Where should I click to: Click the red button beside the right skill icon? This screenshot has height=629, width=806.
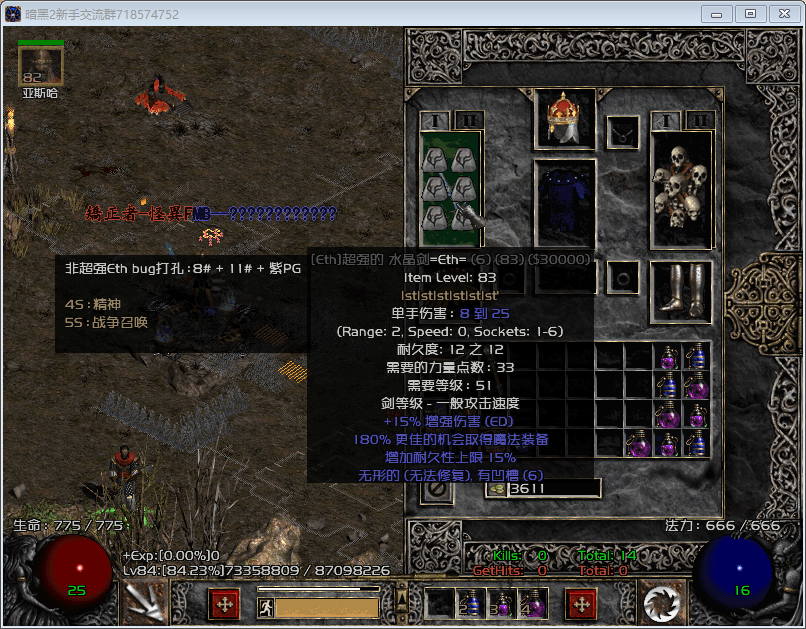pos(581,604)
